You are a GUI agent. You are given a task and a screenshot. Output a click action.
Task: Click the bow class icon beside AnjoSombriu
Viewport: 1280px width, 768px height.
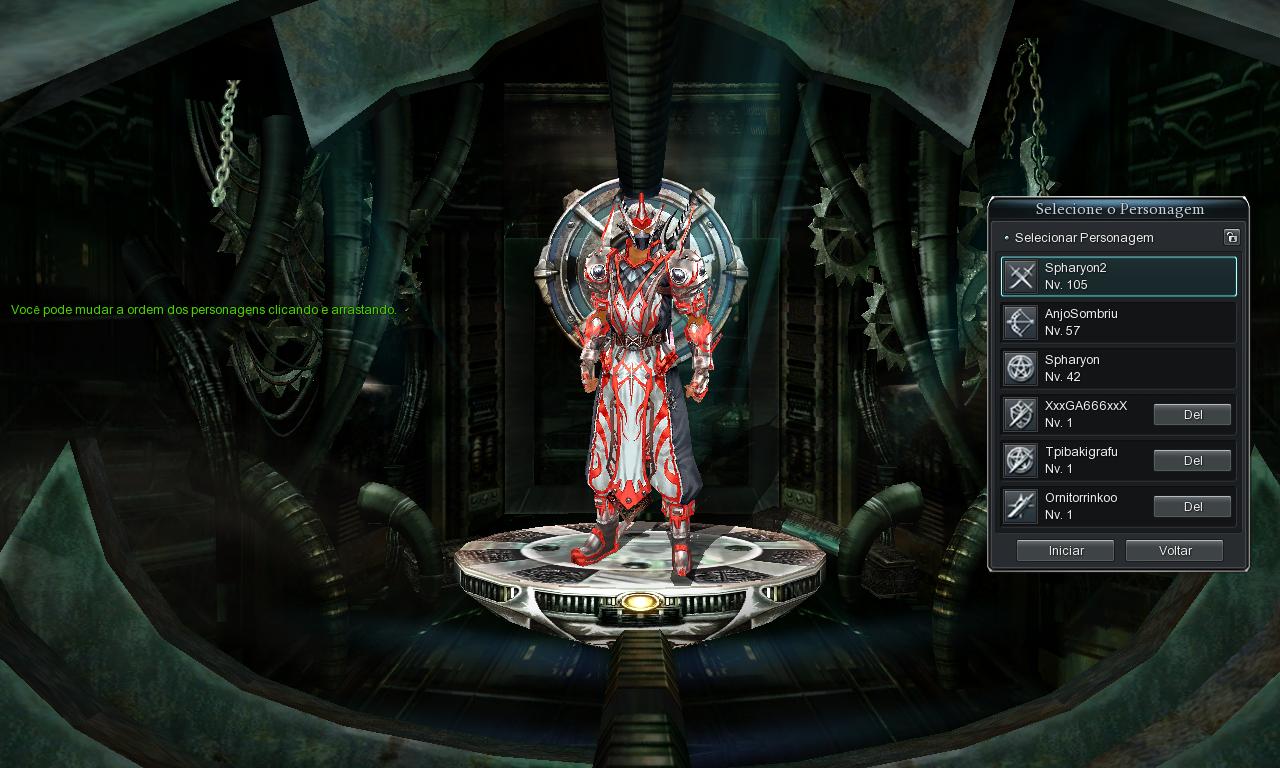click(x=1019, y=321)
